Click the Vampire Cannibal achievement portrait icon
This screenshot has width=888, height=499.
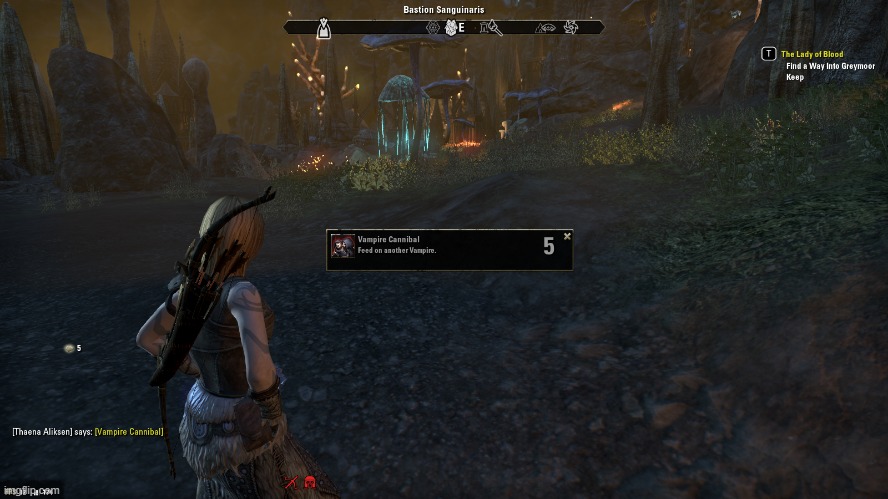pyautogui.click(x=343, y=247)
